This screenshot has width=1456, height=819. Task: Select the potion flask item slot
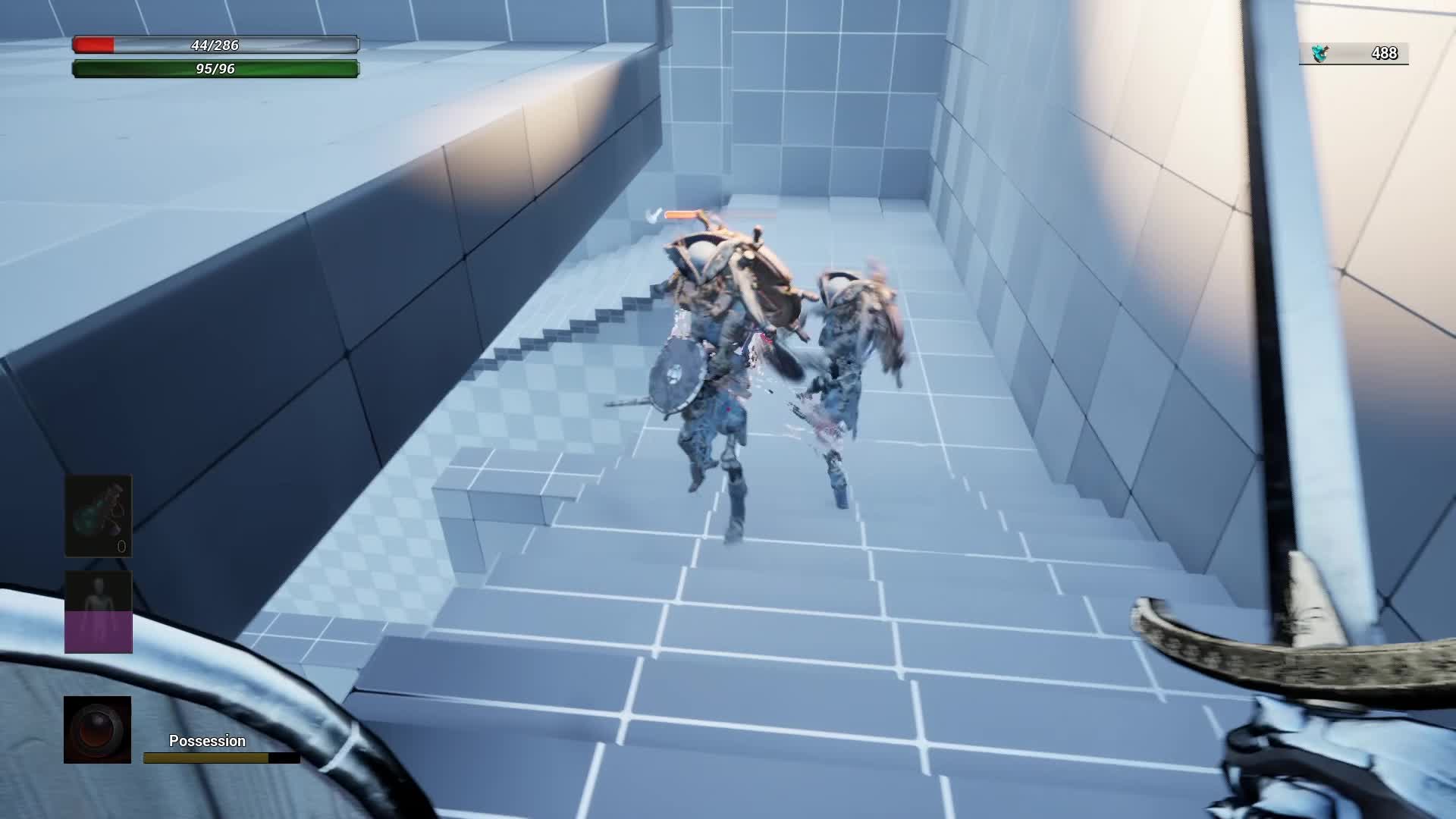[x=99, y=516]
